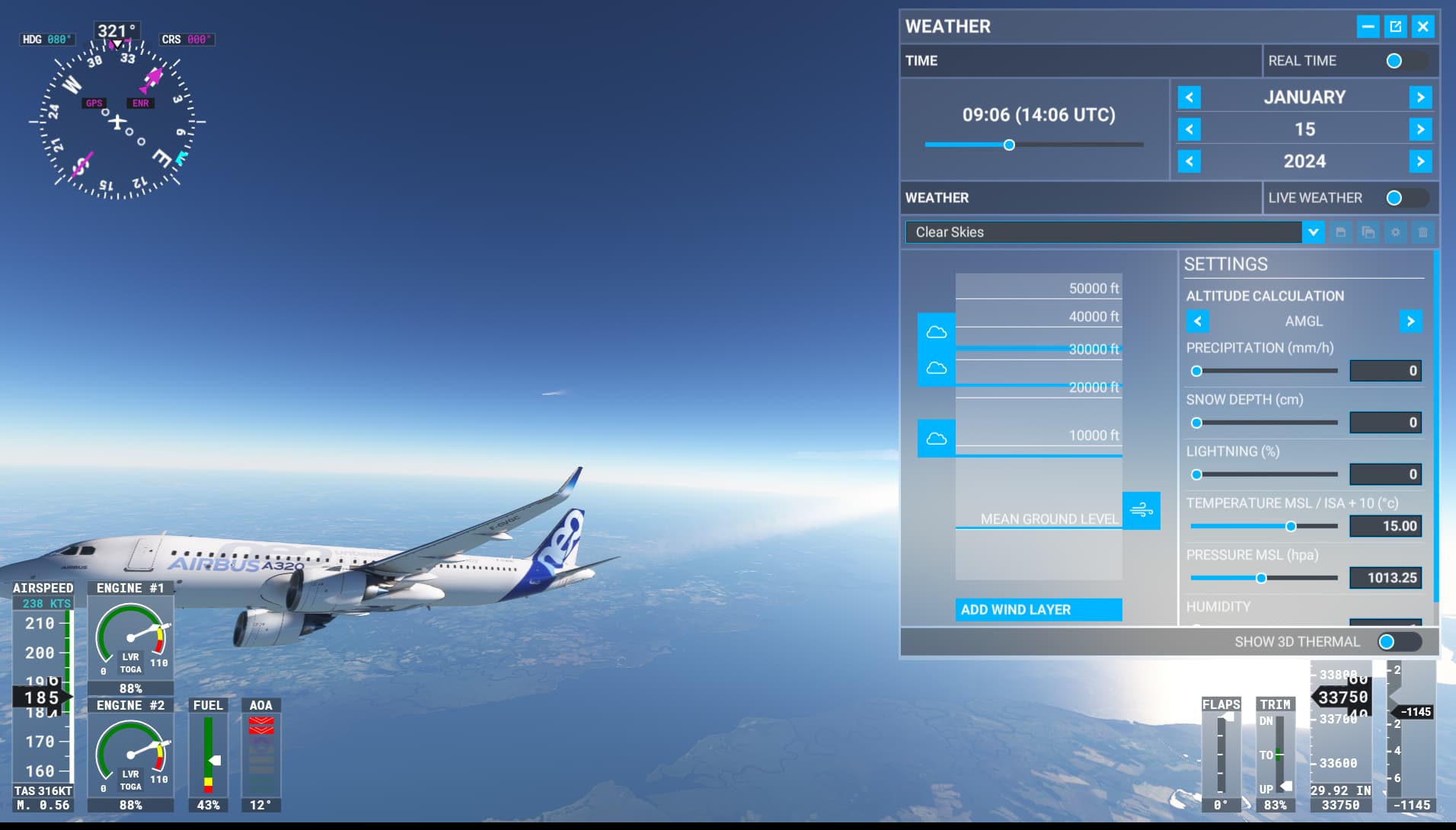Save the current weather preset
This screenshot has width=1456, height=830.
(x=1342, y=232)
